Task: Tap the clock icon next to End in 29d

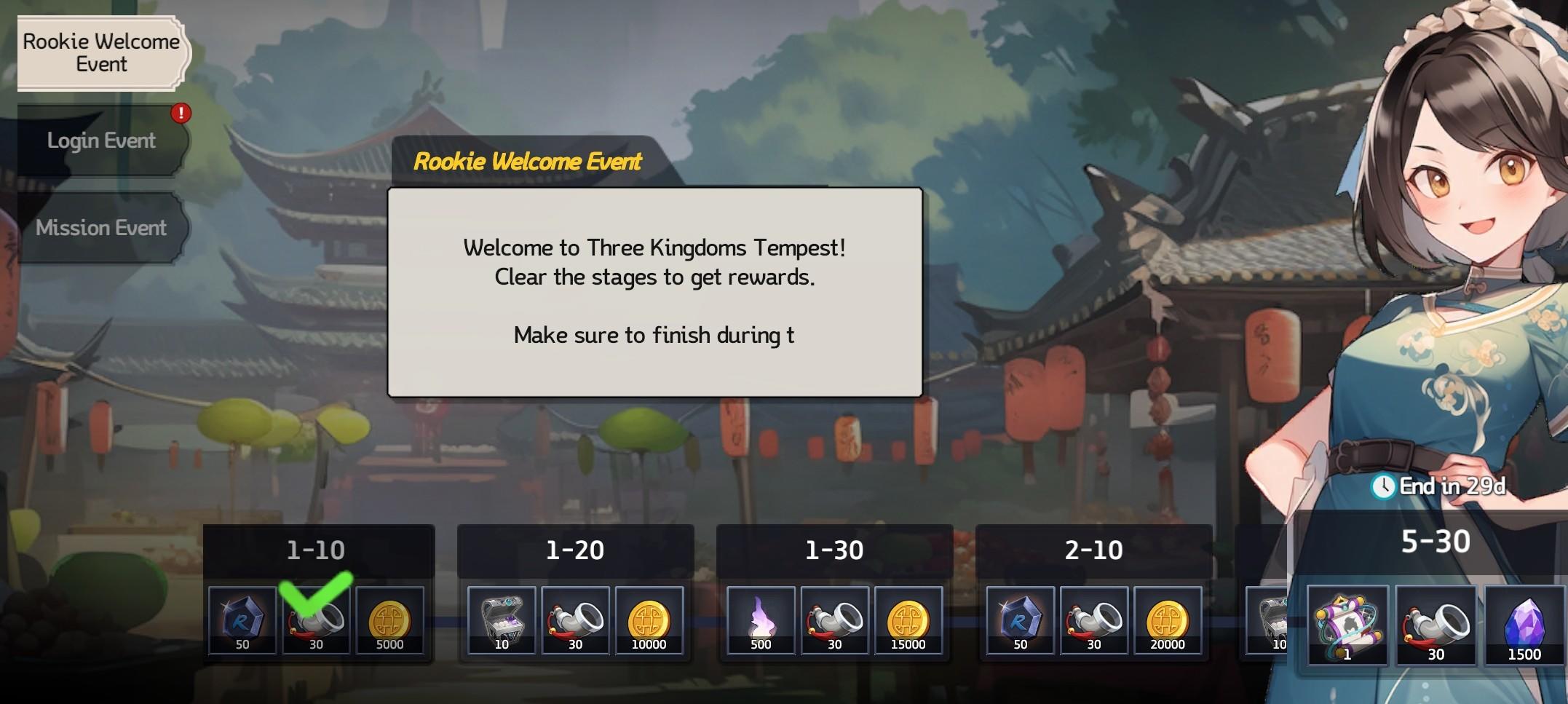Action: click(1382, 486)
